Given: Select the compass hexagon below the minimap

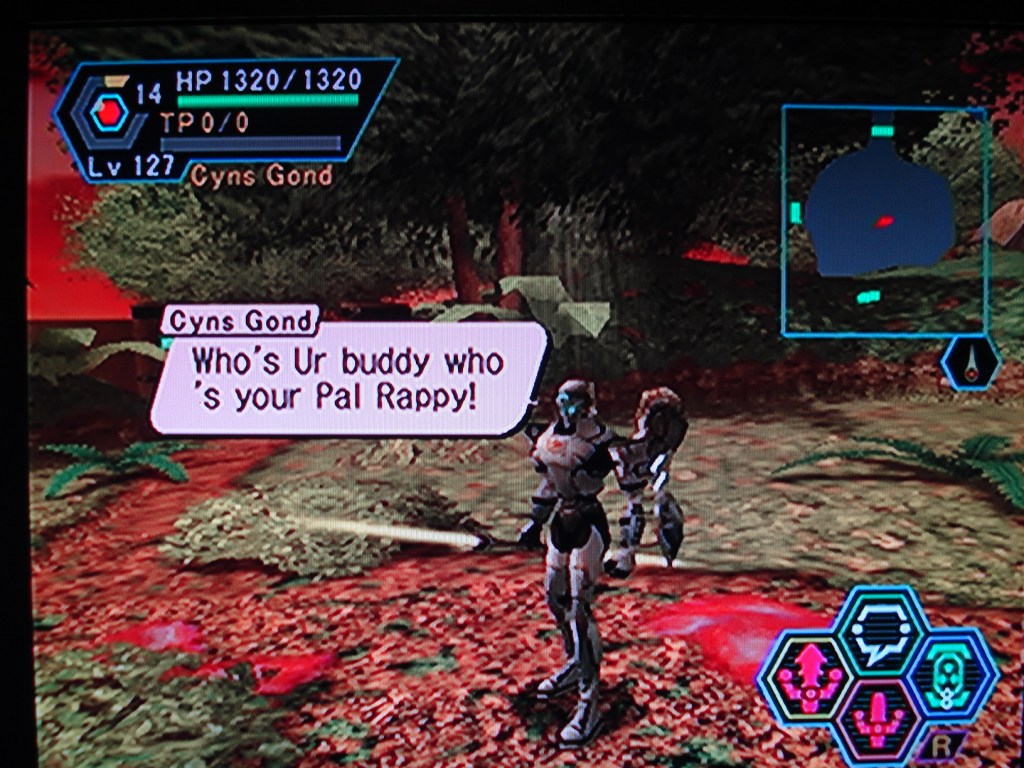Looking at the screenshot, I should (970, 363).
